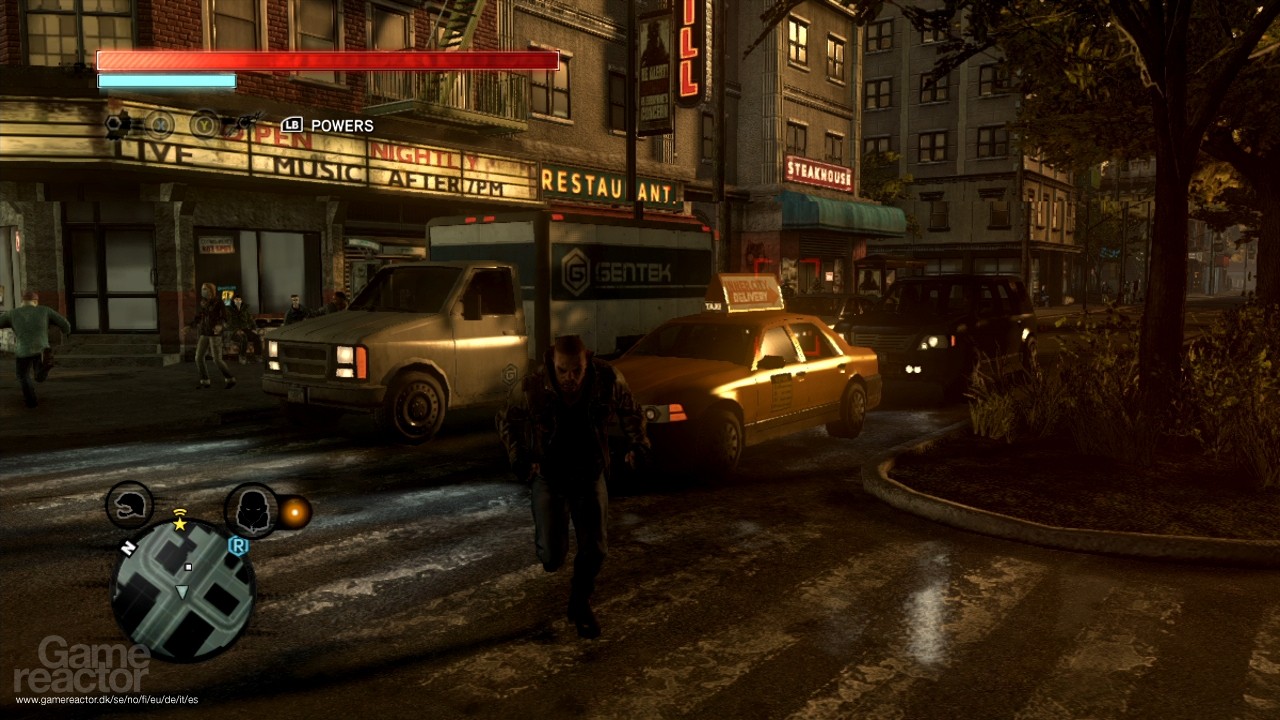Select the claw weapon icon near health bar
The height and width of the screenshot is (720, 1280).
[115, 122]
